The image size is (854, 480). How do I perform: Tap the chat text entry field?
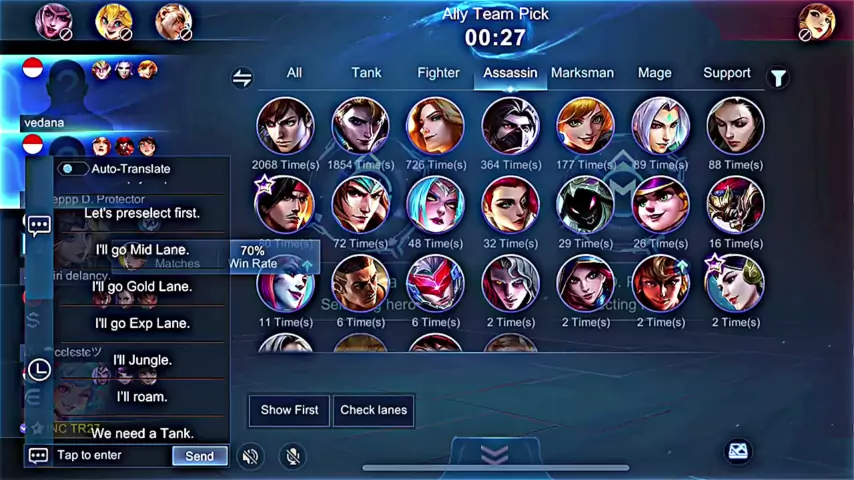click(110, 456)
